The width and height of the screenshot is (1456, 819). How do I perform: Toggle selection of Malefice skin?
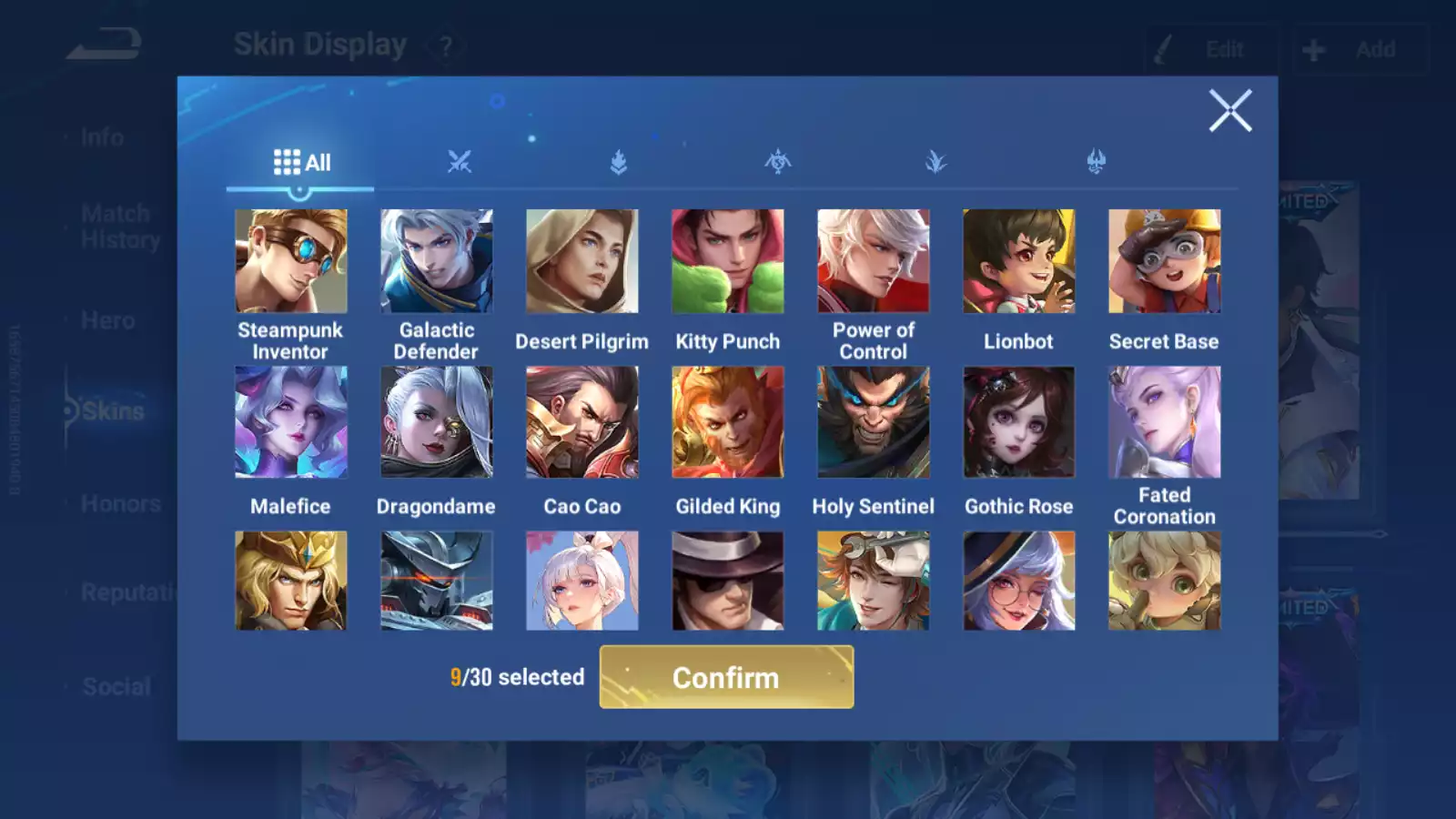click(x=290, y=420)
